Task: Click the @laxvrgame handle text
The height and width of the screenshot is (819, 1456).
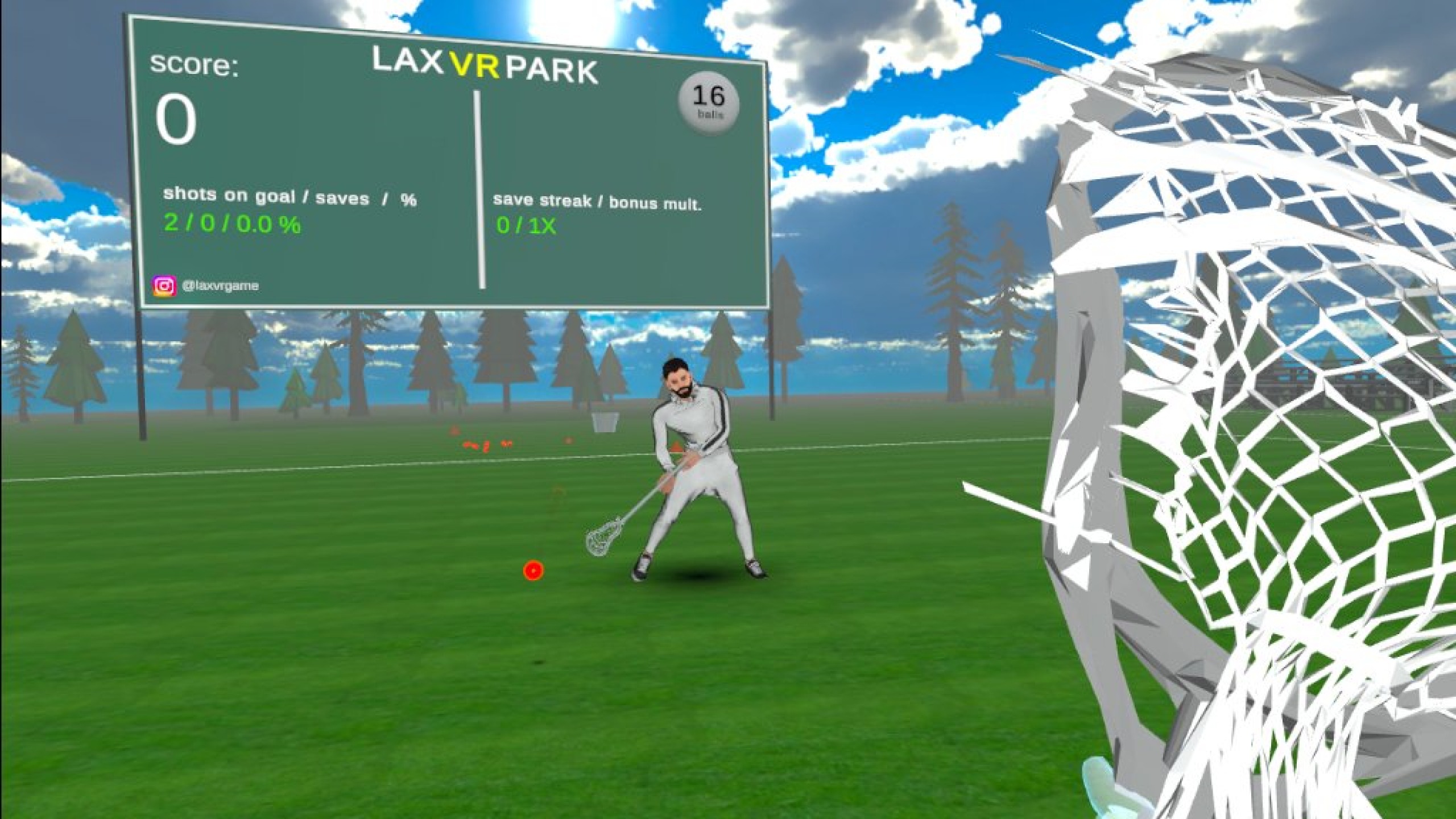Action: [x=221, y=286]
